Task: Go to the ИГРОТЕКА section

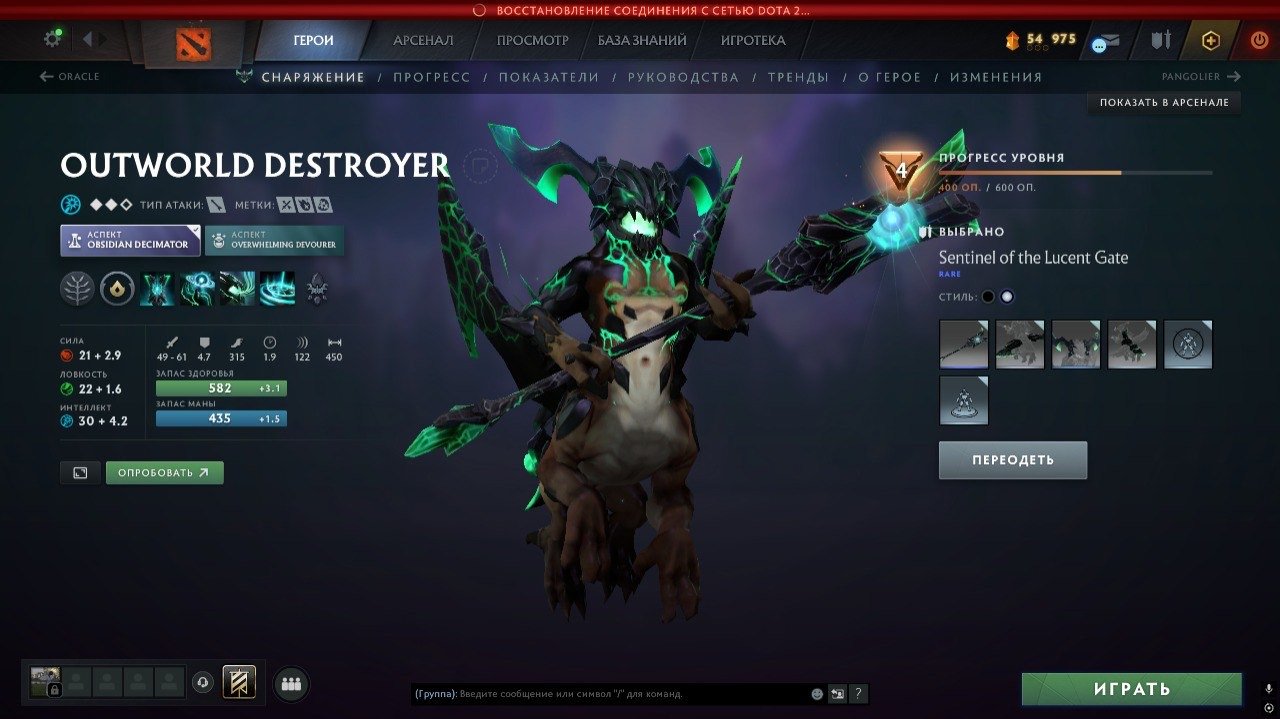Action: click(753, 41)
